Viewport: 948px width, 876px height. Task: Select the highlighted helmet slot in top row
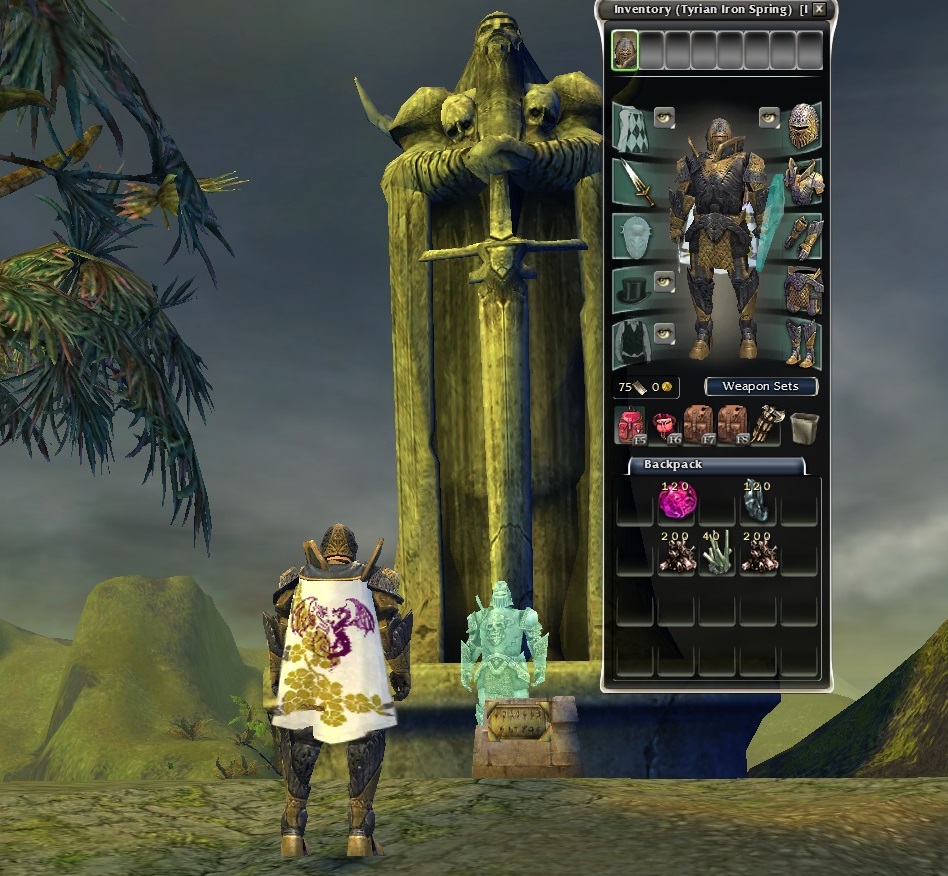point(625,50)
